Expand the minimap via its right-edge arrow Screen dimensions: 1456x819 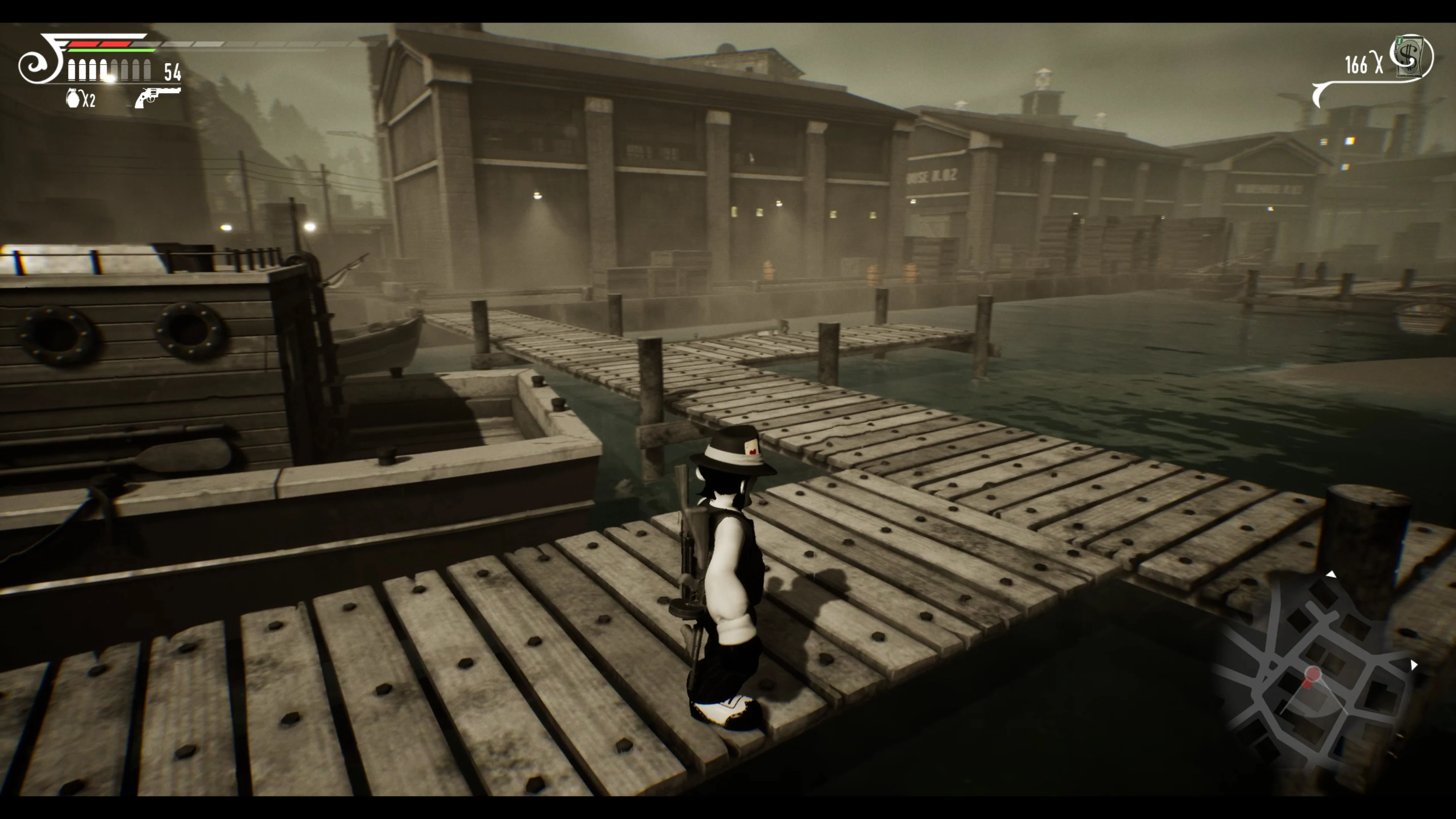tap(1414, 665)
